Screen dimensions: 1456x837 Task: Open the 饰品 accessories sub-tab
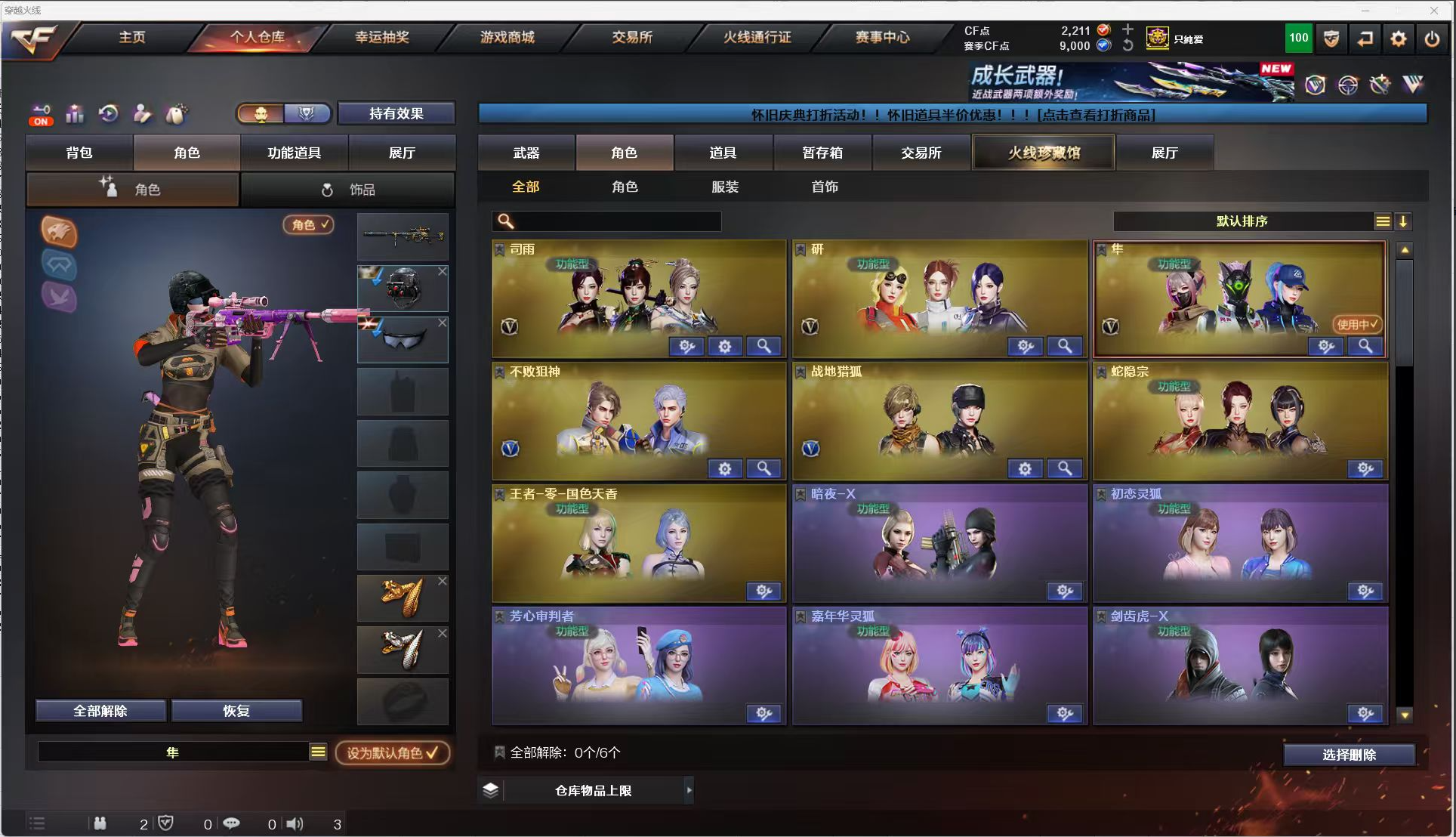coord(347,190)
